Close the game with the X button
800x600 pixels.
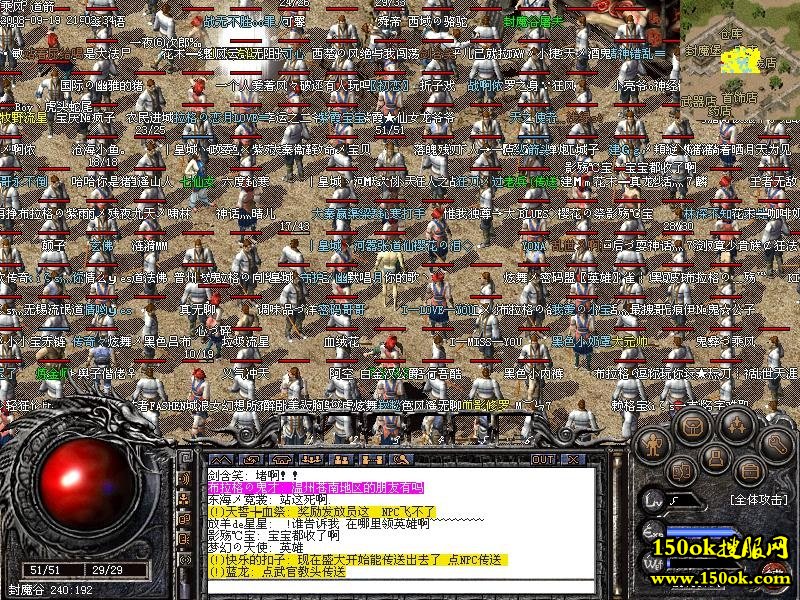click(x=574, y=459)
